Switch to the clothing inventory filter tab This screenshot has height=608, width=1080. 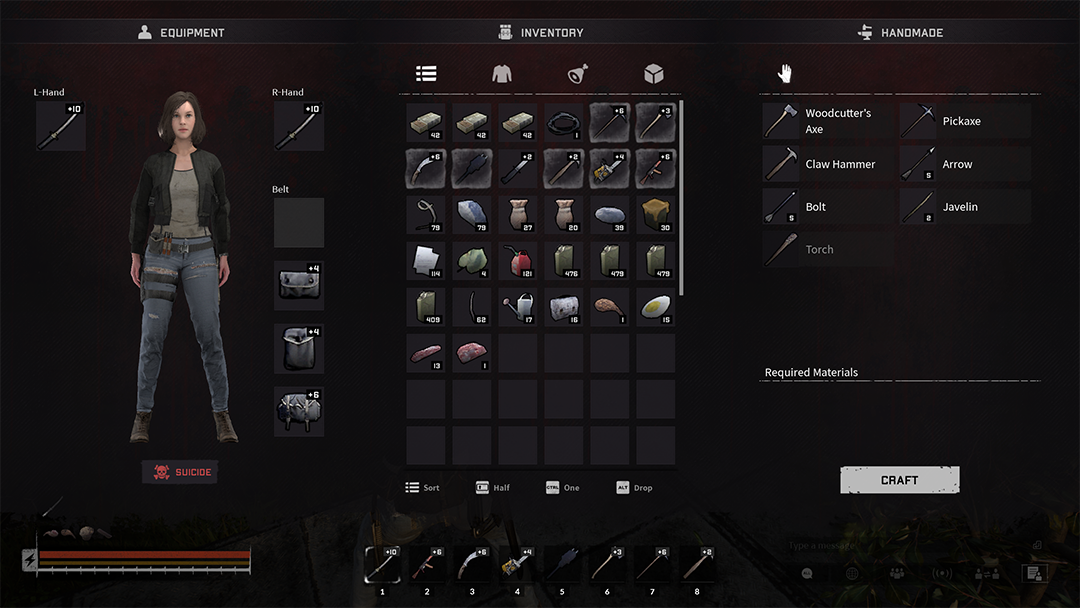[x=502, y=73]
